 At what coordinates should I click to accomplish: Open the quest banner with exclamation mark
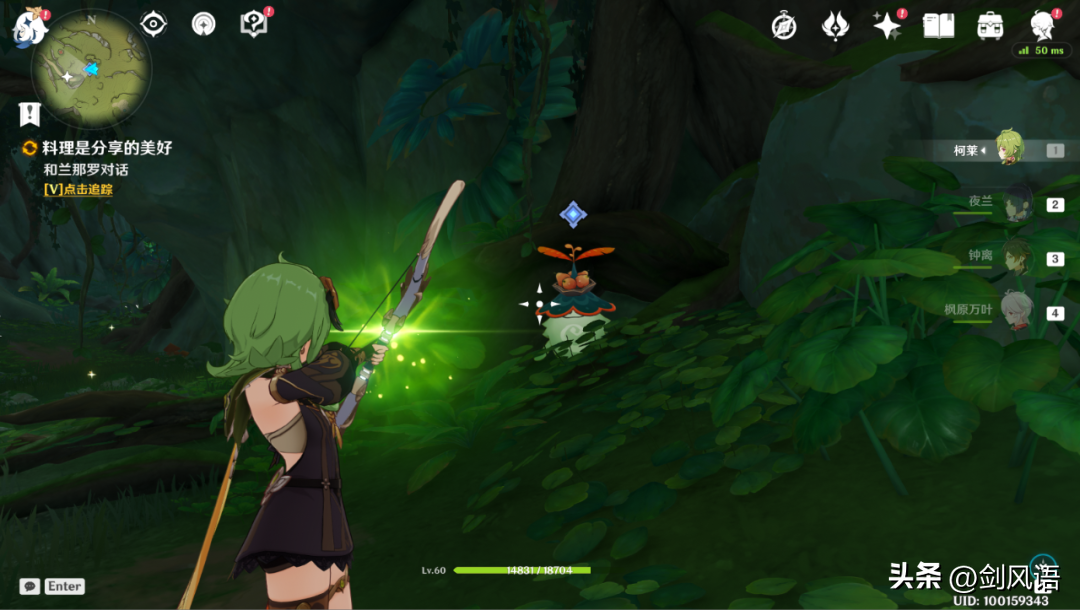30,112
